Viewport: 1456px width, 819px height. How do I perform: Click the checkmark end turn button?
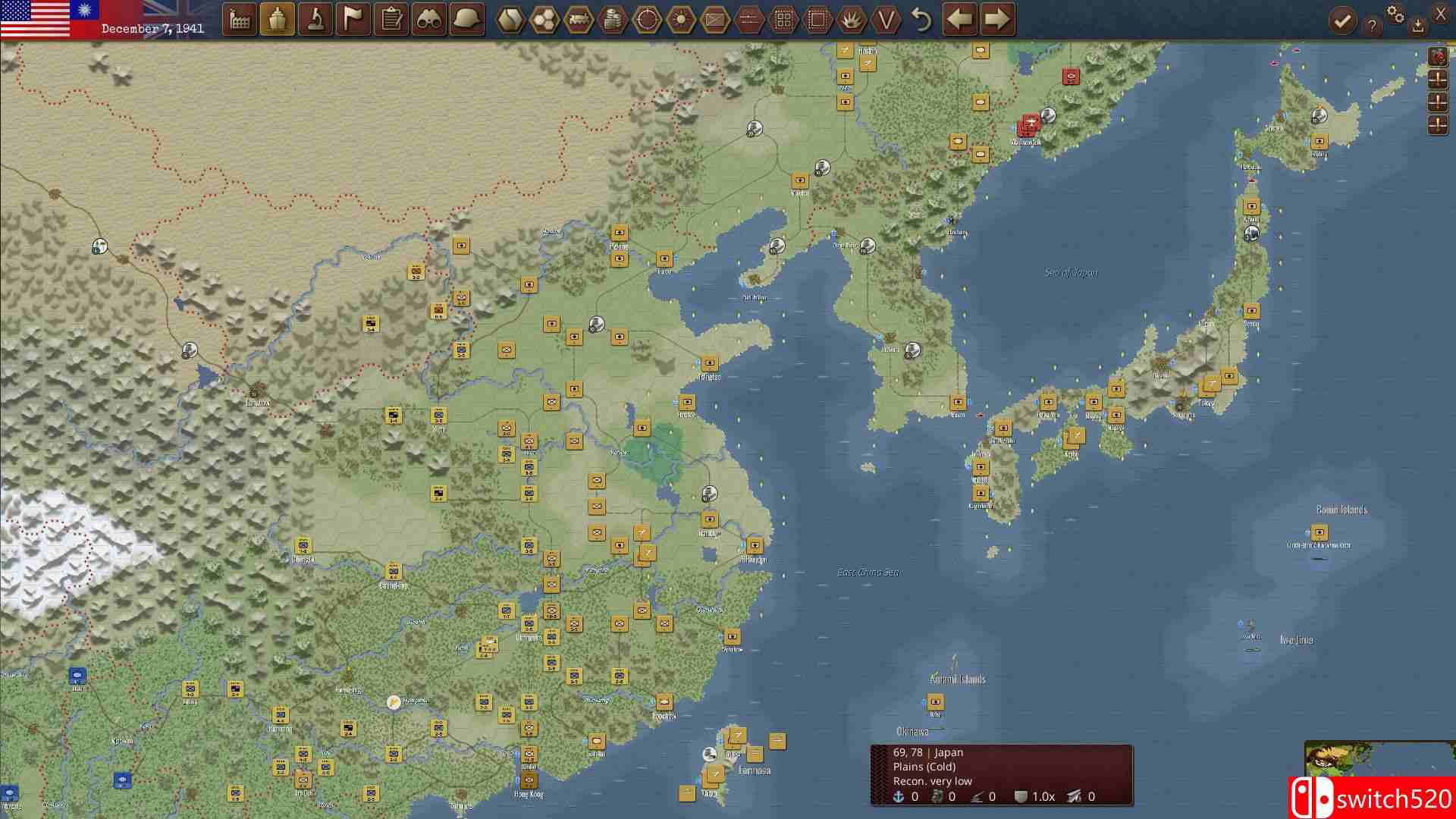point(1342,20)
